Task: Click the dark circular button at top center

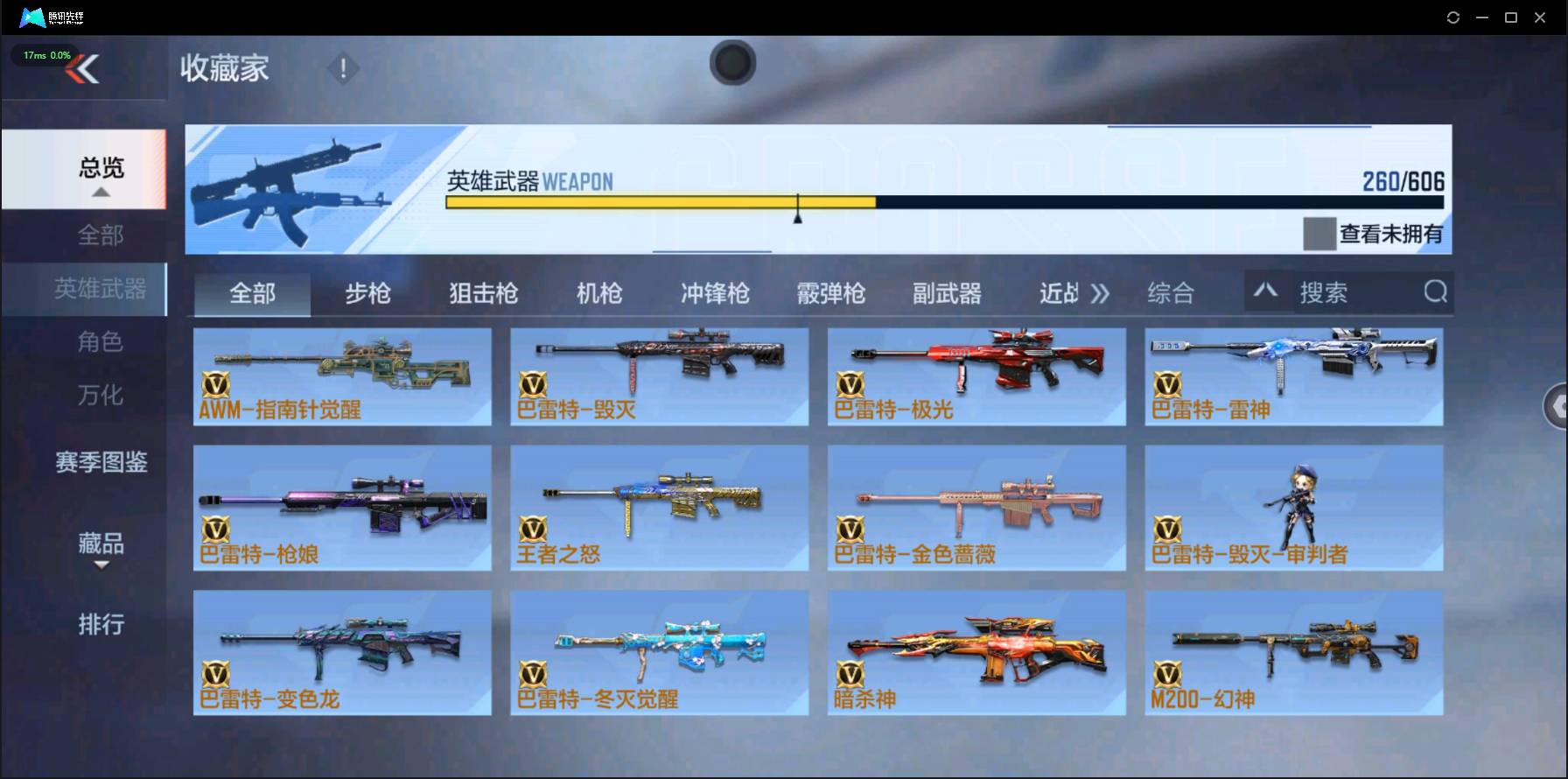Action: pos(732,63)
